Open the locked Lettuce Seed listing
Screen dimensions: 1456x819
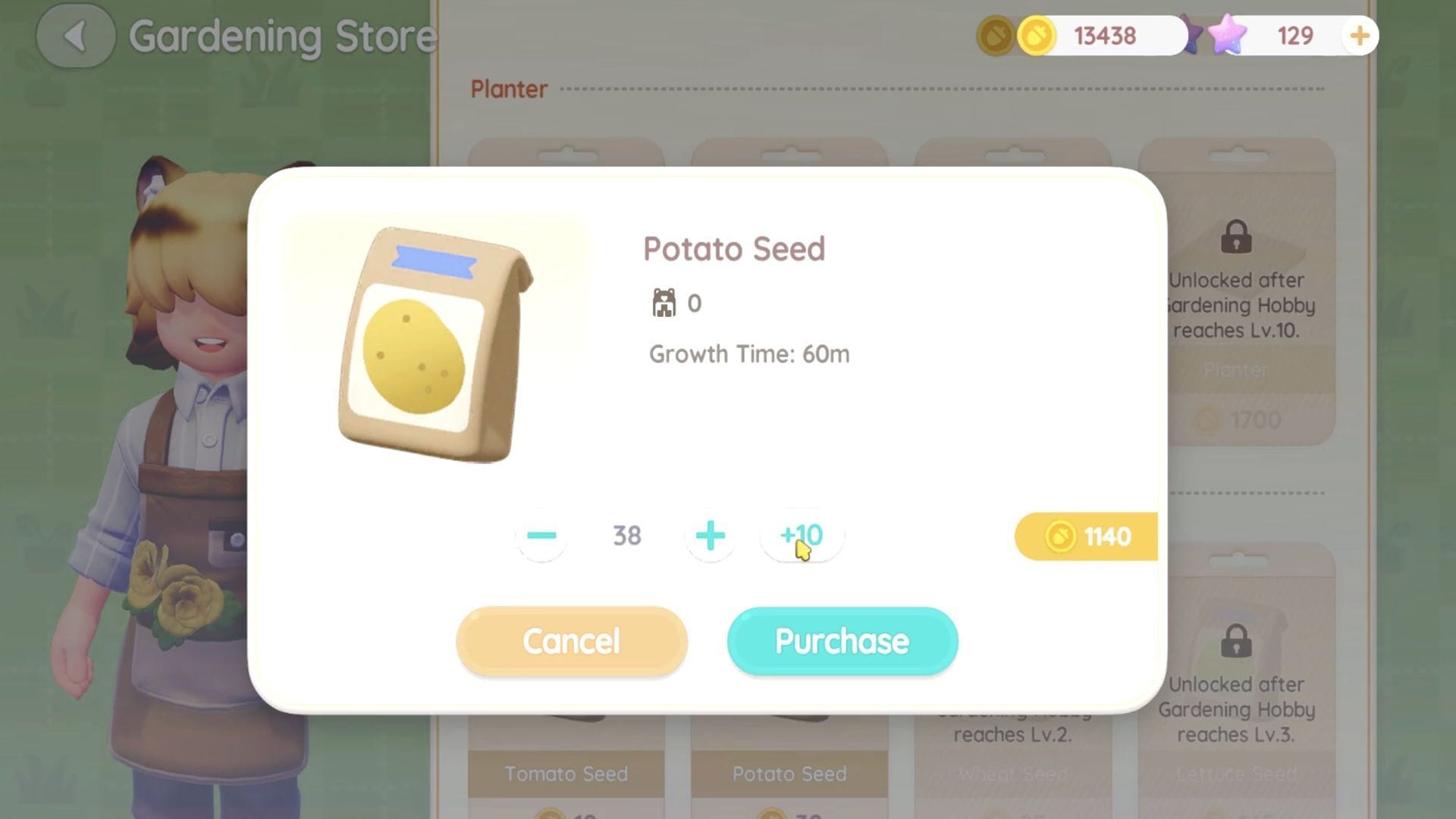point(1237,773)
